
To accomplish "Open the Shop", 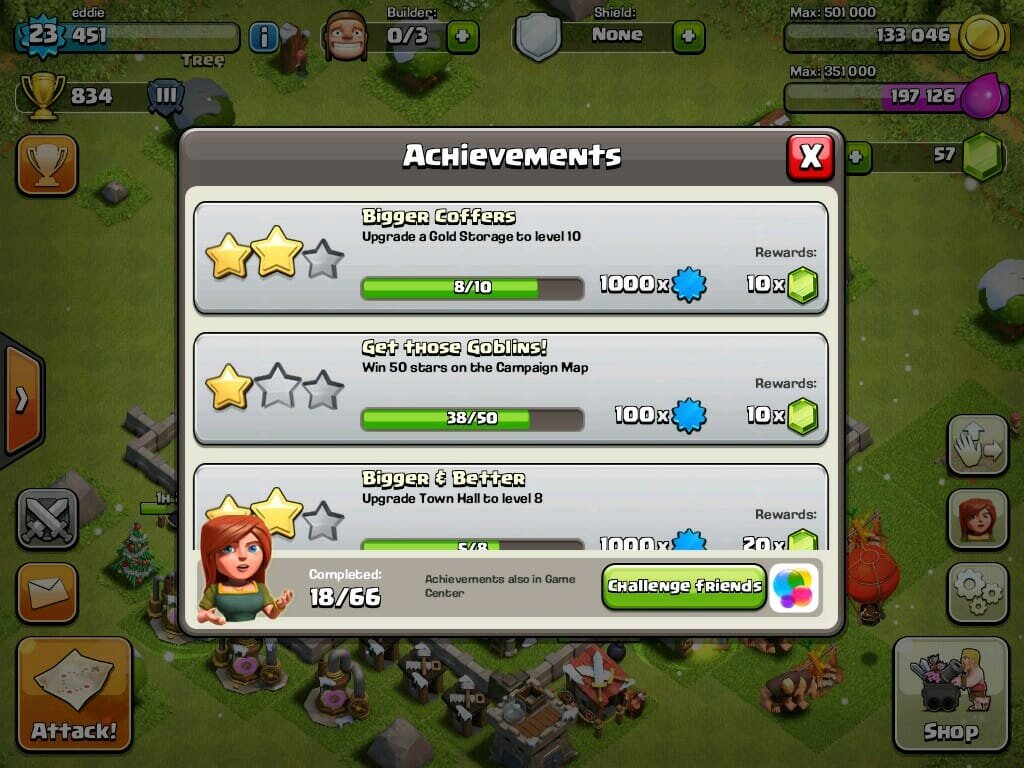I will tap(950, 693).
